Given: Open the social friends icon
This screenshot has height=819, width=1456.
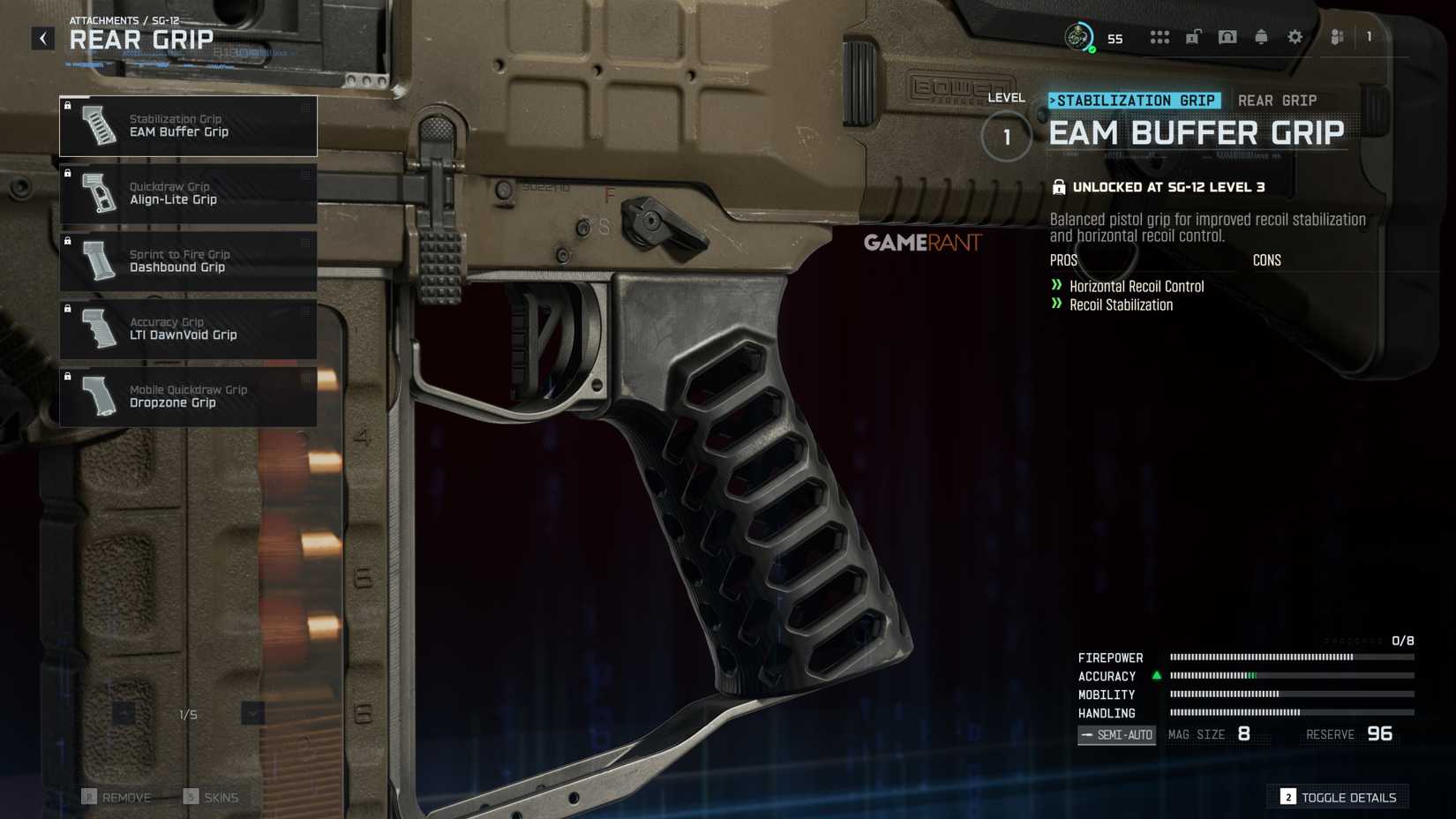Looking at the screenshot, I should pos(1336,37).
